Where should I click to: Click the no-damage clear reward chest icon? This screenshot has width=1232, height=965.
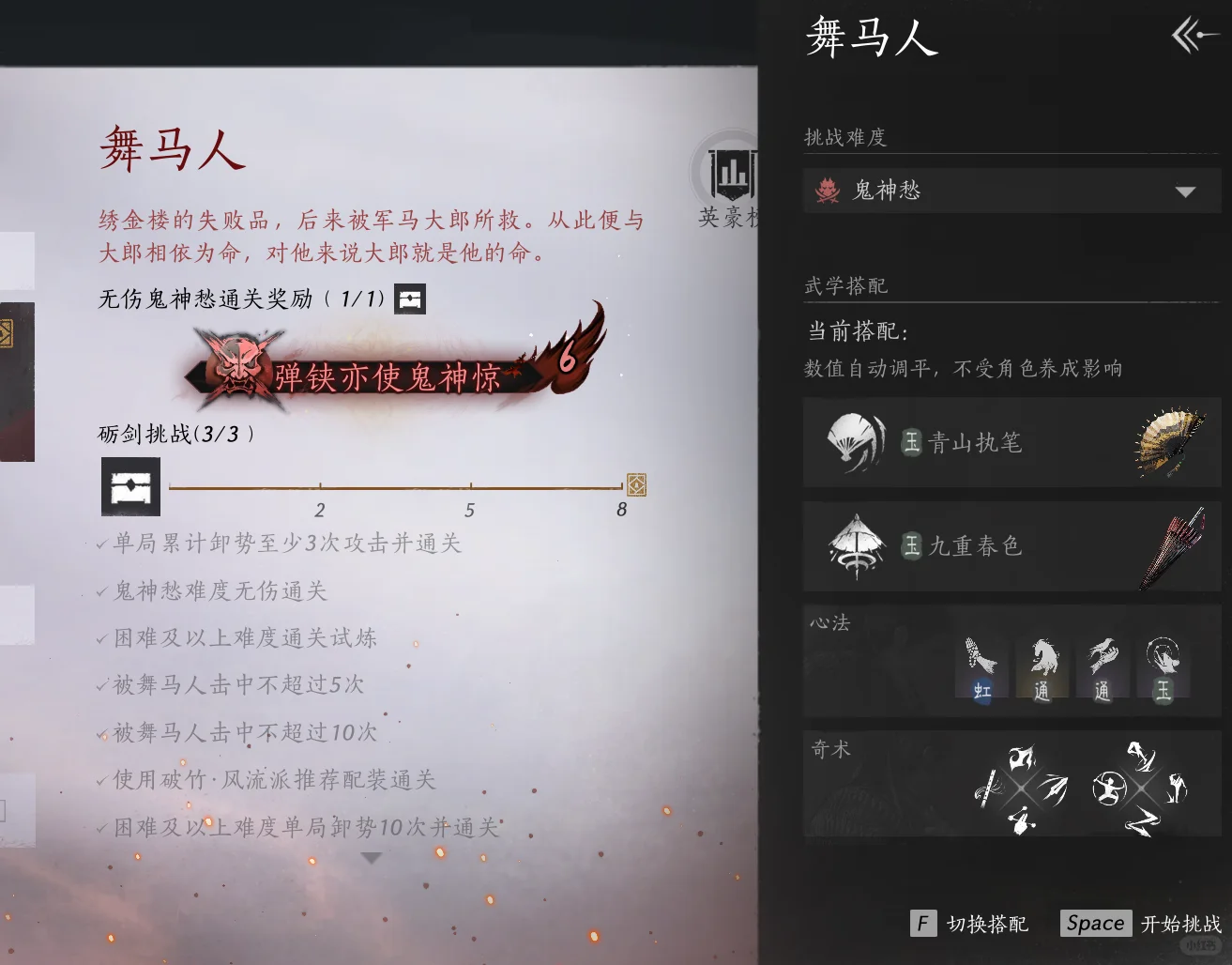tap(410, 299)
